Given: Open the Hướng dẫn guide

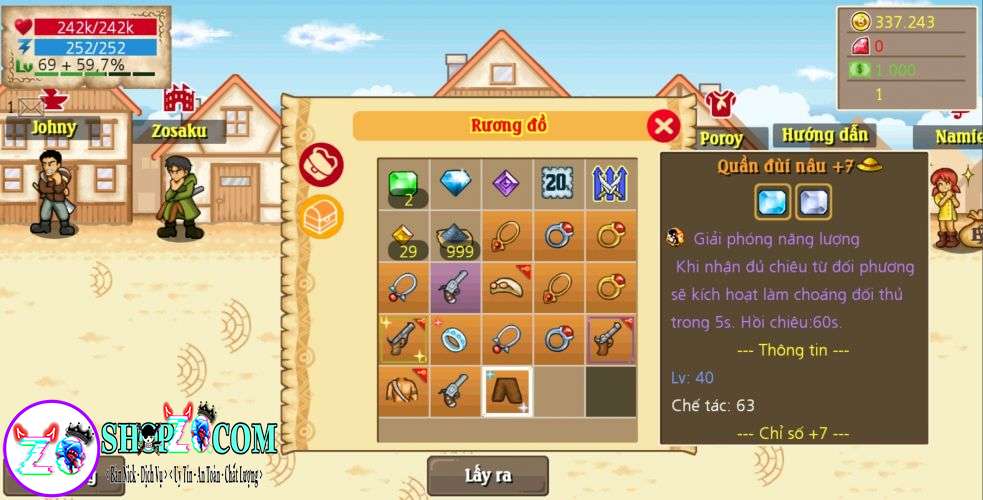Looking at the screenshot, I should (824, 135).
